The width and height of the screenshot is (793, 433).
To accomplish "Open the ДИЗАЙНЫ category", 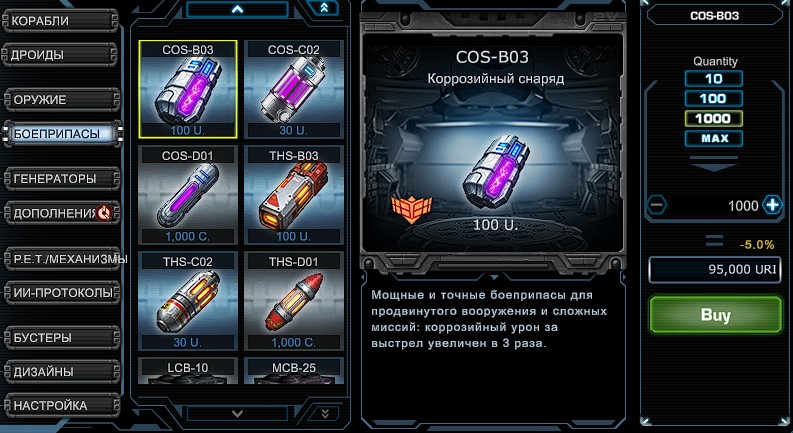I will point(60,371).
